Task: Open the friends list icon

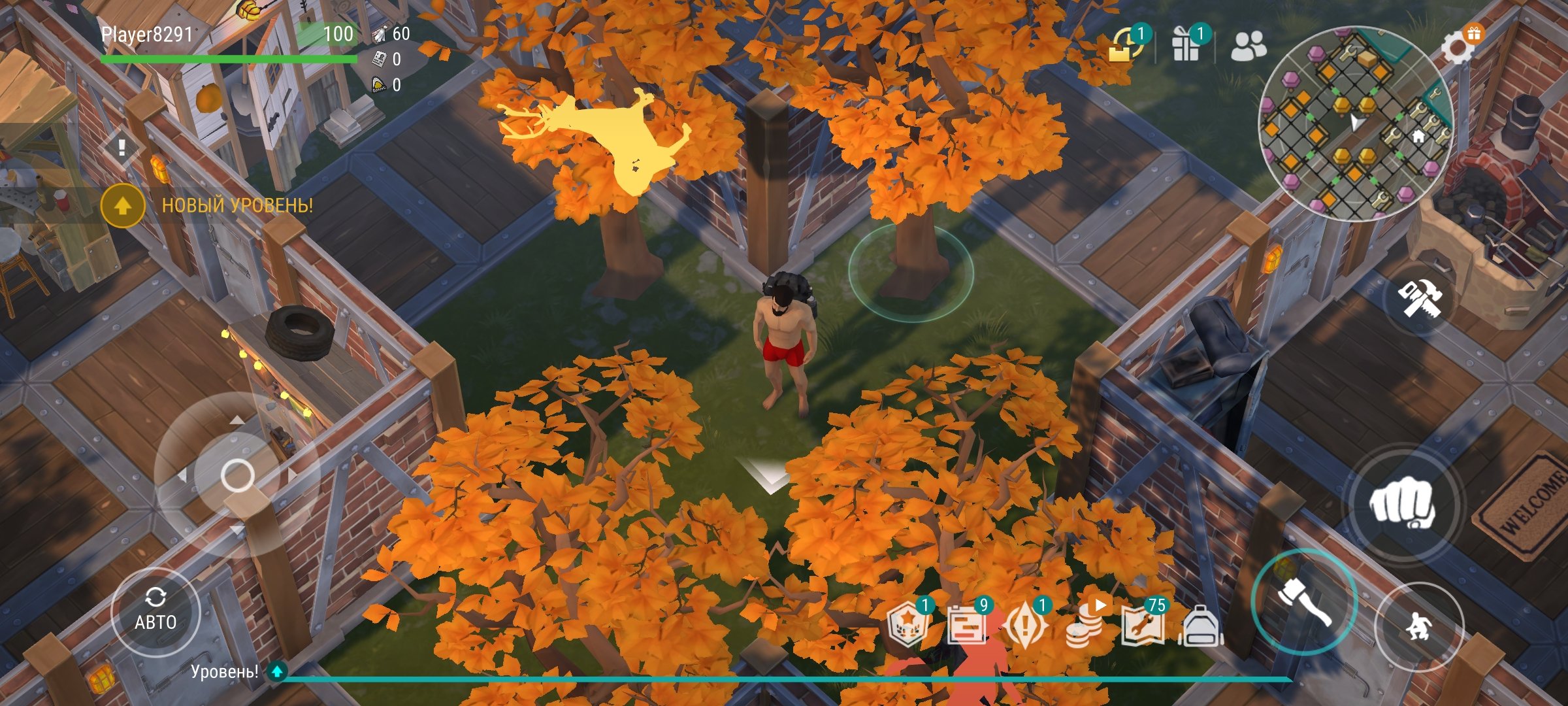Action: (x=1248, y=46)
